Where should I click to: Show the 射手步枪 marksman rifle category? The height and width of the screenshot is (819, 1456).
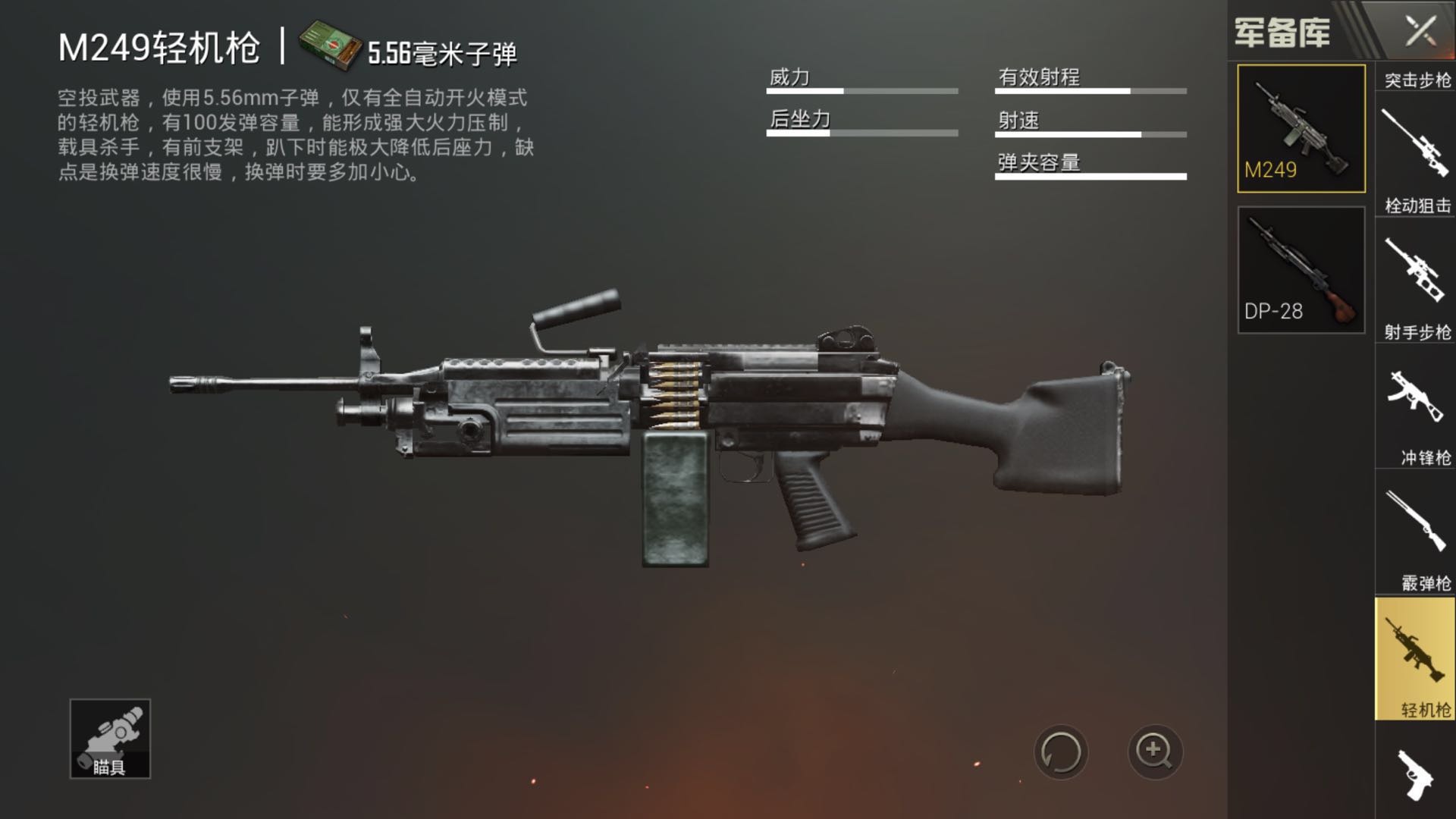[x=1415, y=281]
